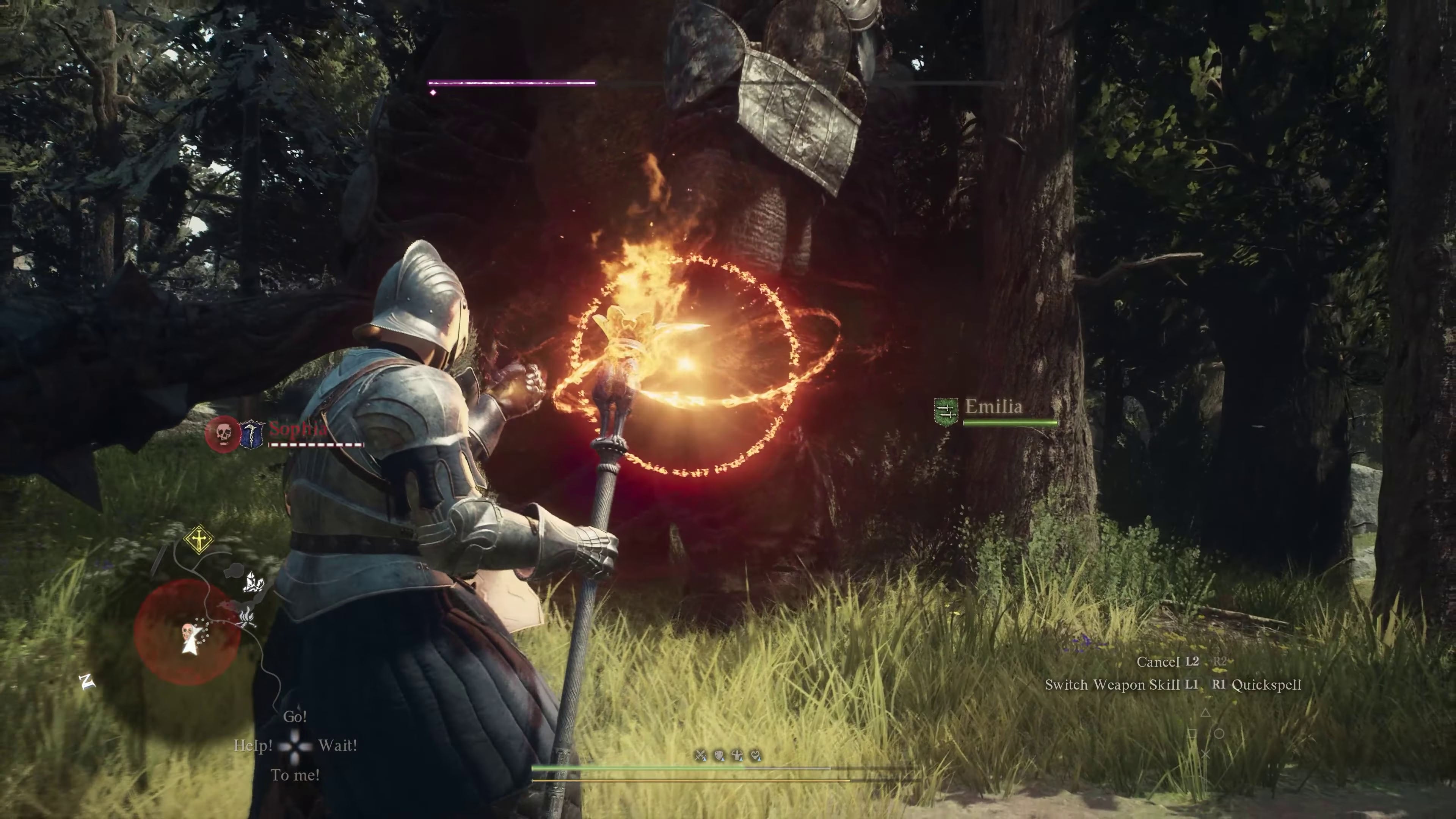
Task: Select the crystal marker on the minimap
Action: pyautogui.click(x=254, y=582)
